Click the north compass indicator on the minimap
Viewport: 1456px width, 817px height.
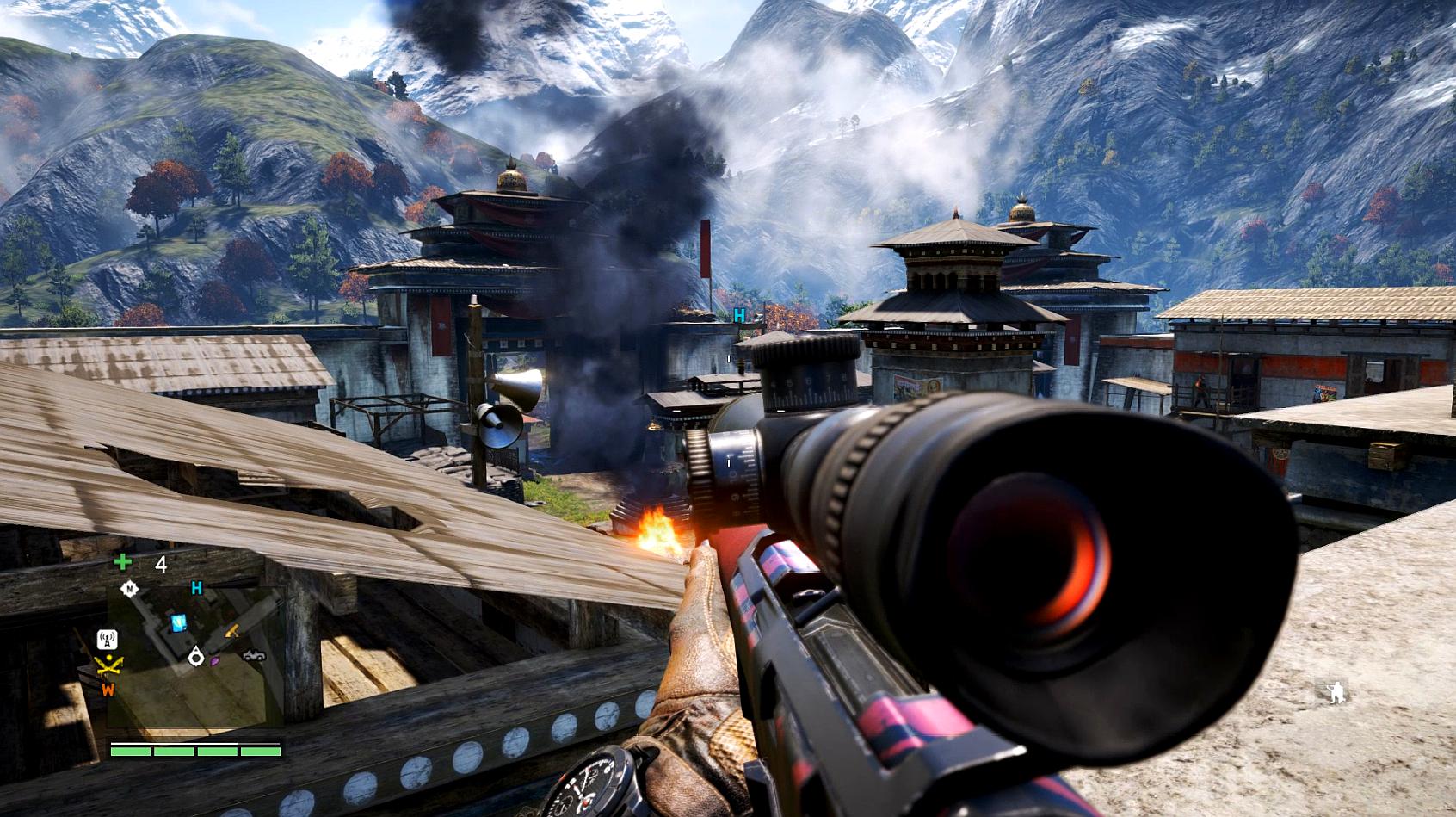[130, 590]
